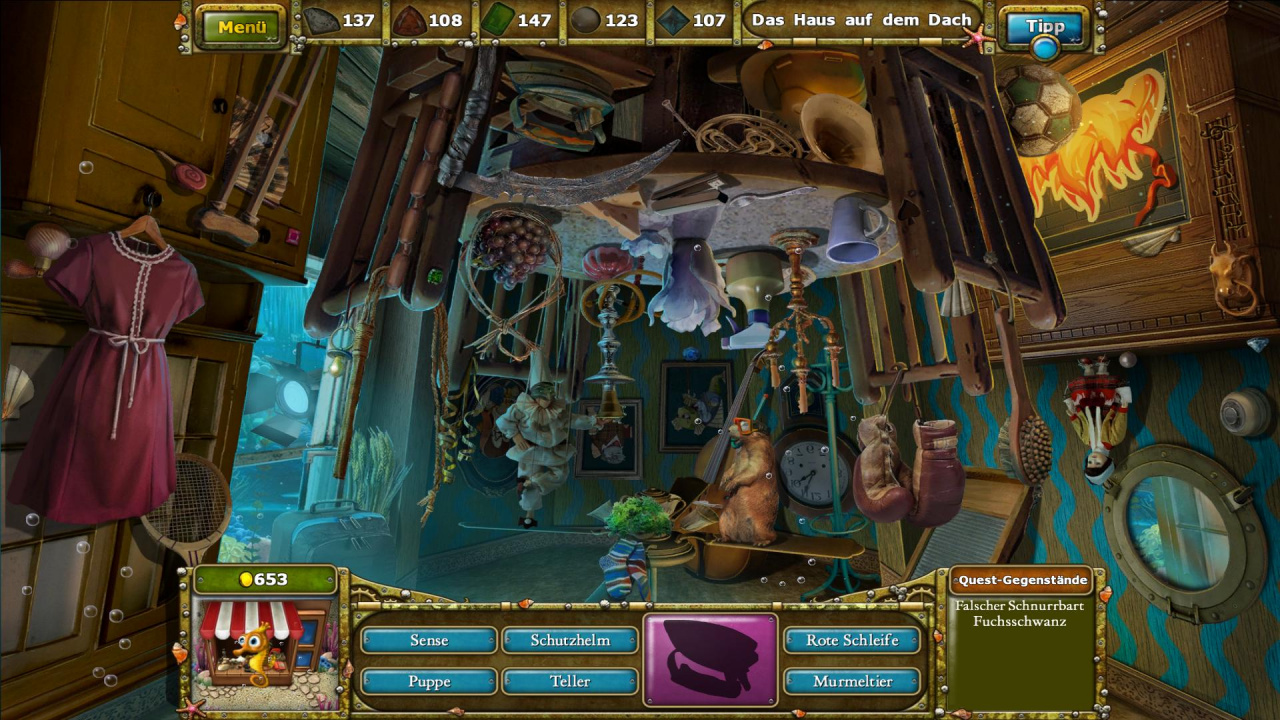Pick the Rote Schleife item label

(x=852, y=640)
